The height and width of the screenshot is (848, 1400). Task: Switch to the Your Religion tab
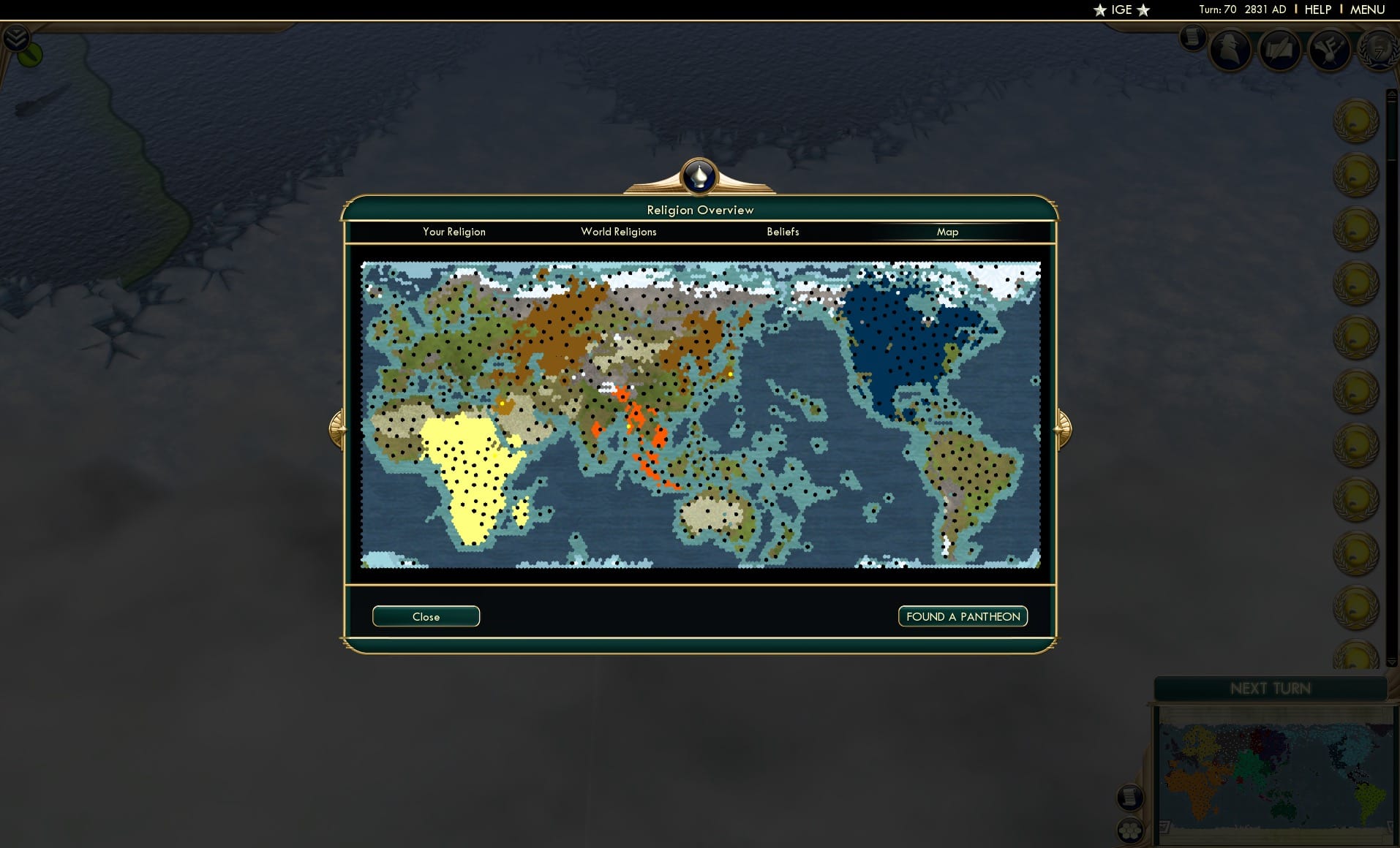pos(454,232)
